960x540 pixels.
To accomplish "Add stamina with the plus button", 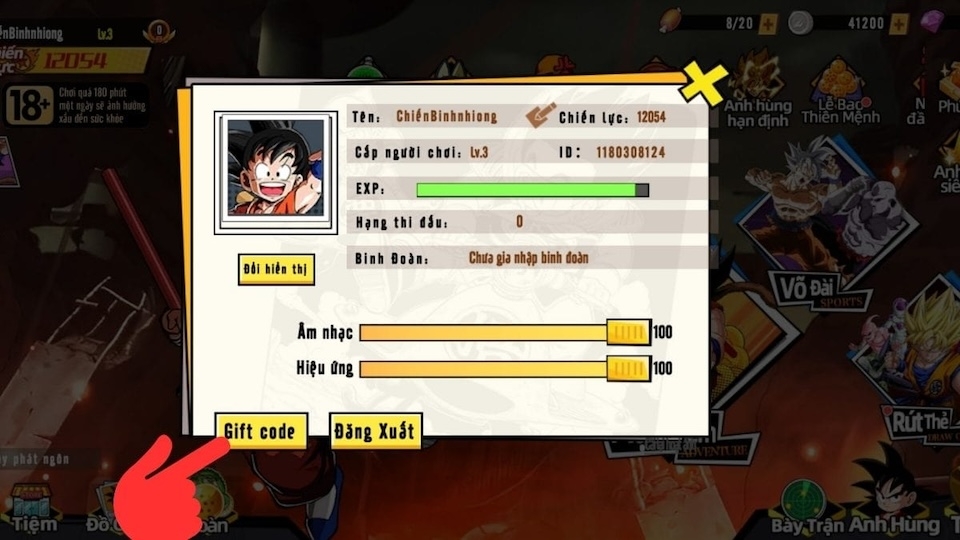I will coord(768,22).
